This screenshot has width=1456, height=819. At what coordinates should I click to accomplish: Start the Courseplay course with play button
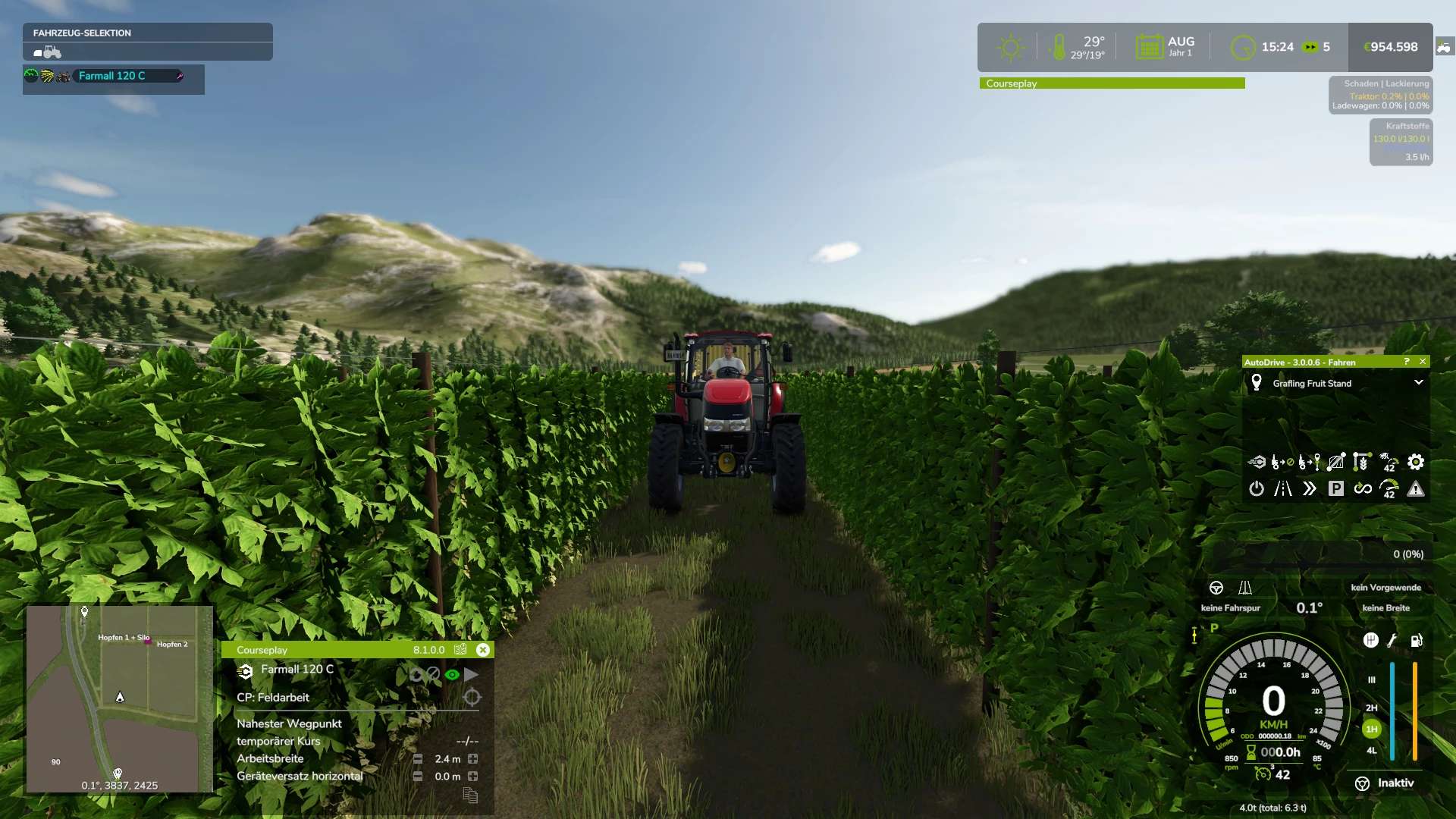coord(472,674)
